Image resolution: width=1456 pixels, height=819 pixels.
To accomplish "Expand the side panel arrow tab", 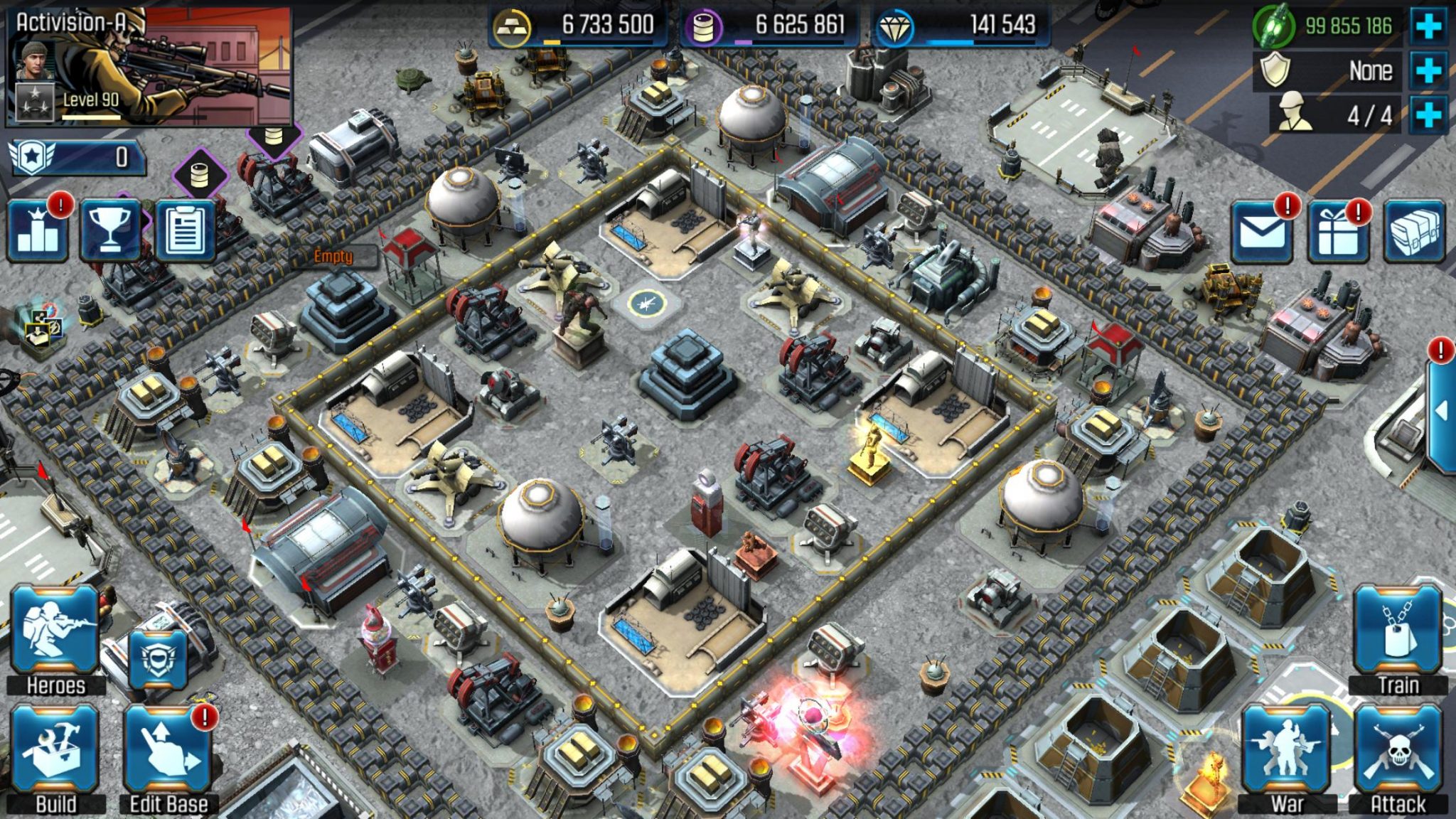I will pos(1442,412).
